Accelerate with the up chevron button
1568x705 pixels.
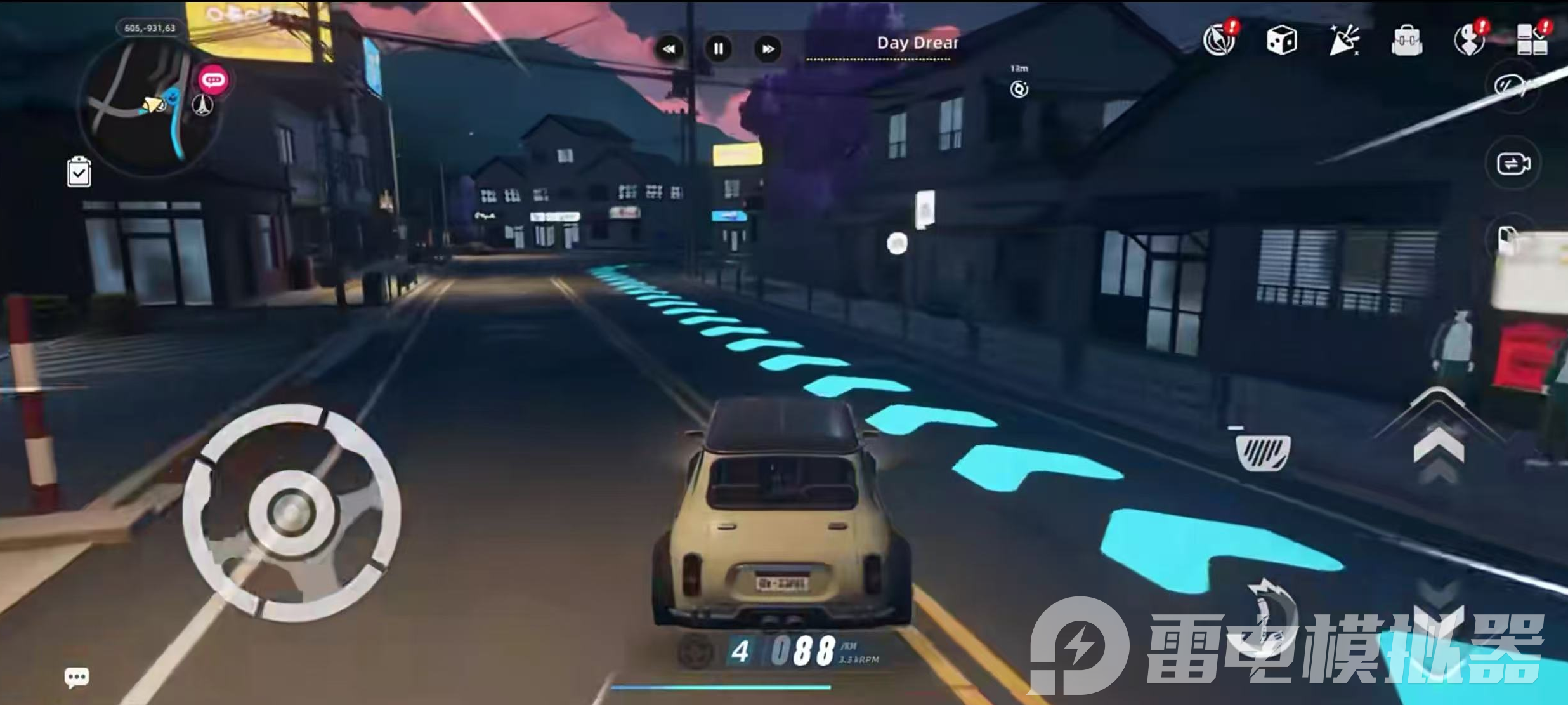point(1439,444)
